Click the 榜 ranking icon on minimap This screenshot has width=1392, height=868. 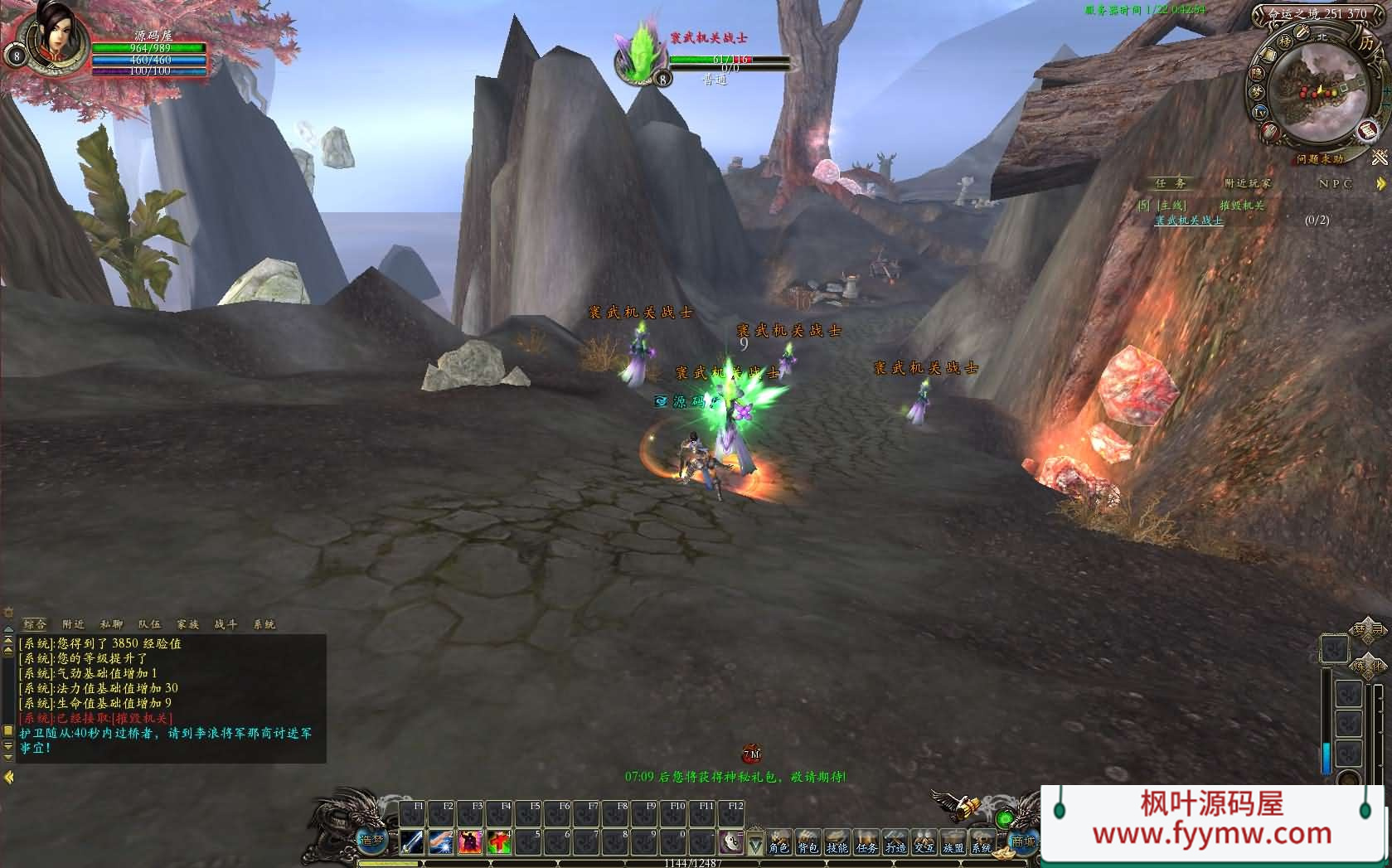pyautogui.click(x=1285, y=41)
